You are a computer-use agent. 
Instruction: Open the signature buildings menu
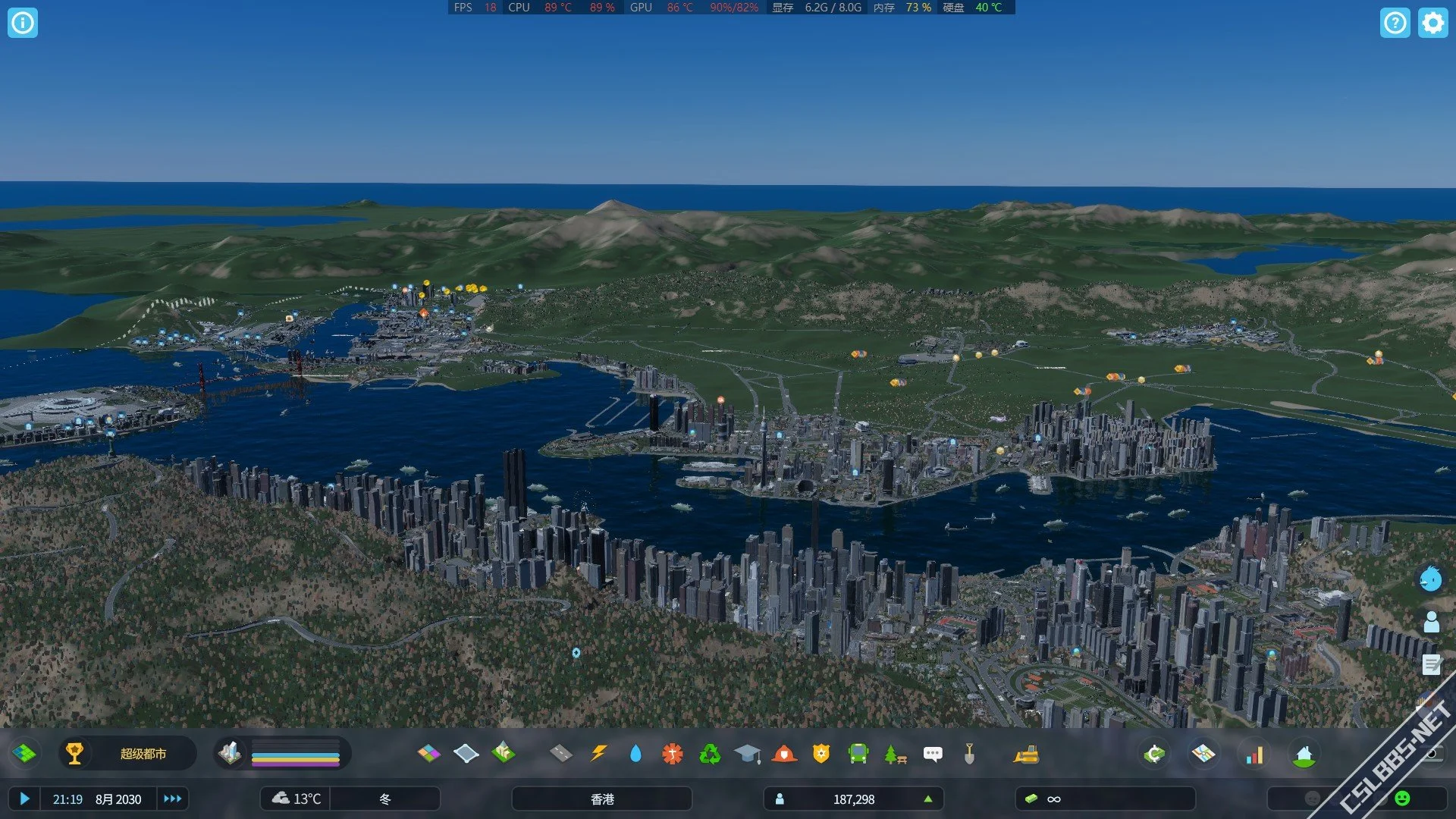(x=503, y=754)
